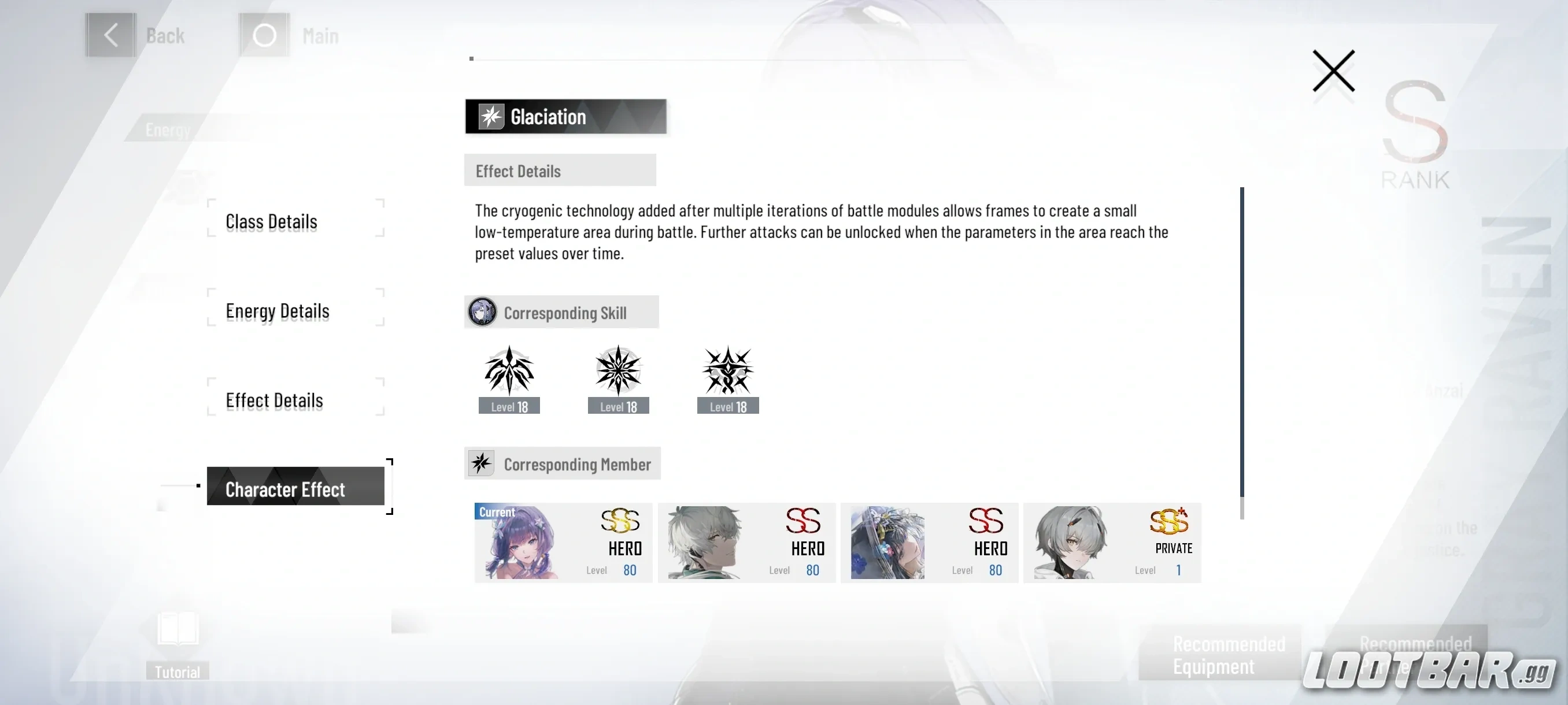This screenshot has height=705, width=1568.
Task: Open the Energy Details tab
Action: coord(277,311)
